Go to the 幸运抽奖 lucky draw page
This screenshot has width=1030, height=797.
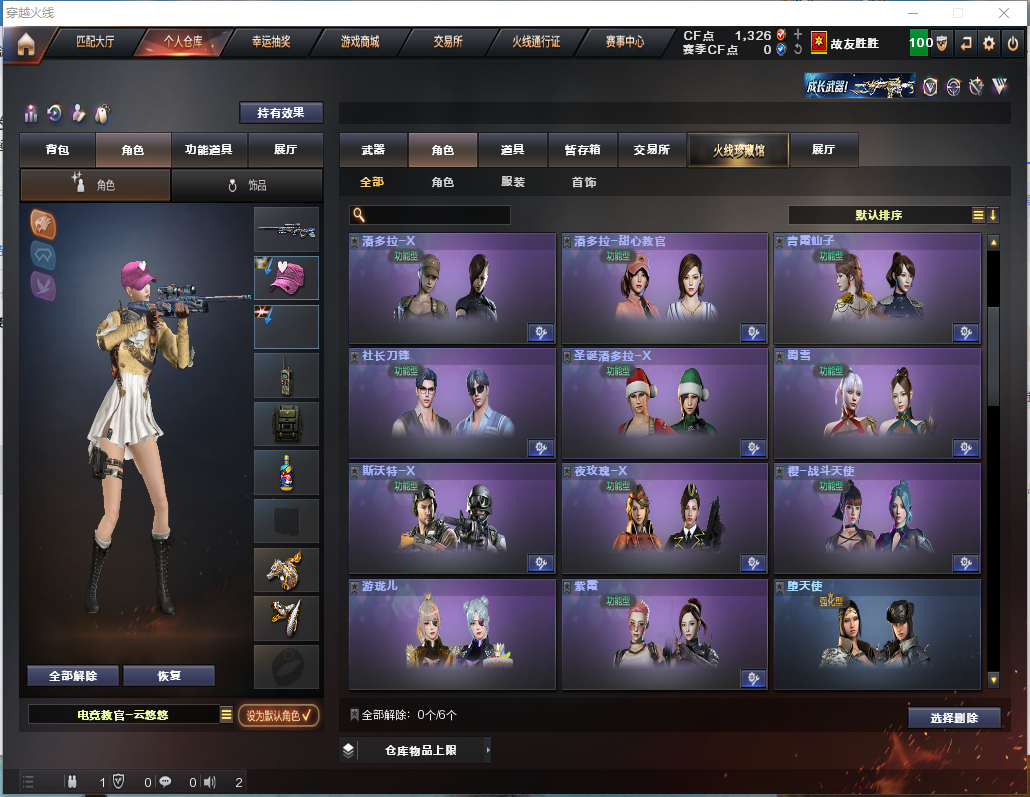coord(271,42)
